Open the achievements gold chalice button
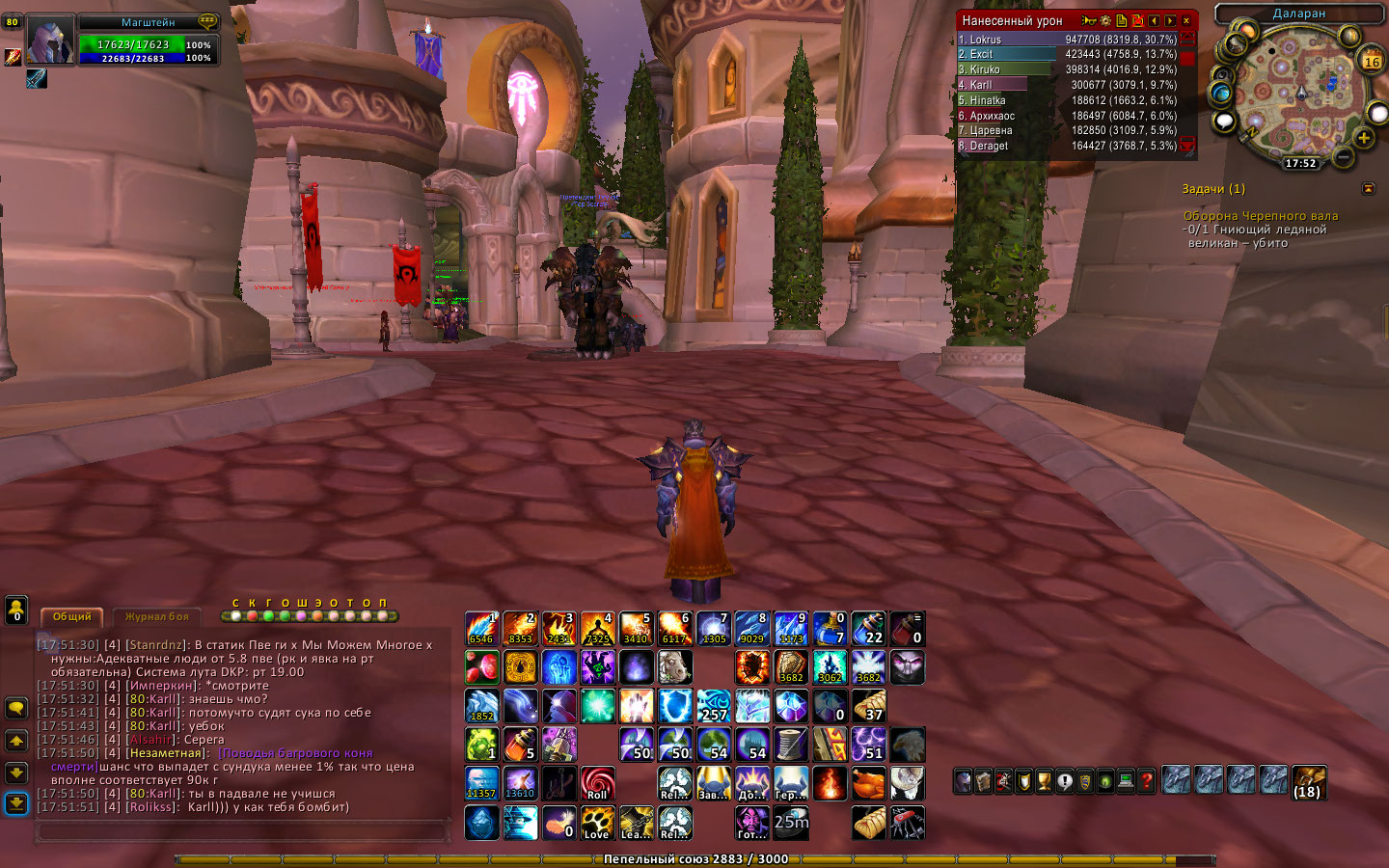The width and height of the screenshot is (1389, 868). point(1044,781)
